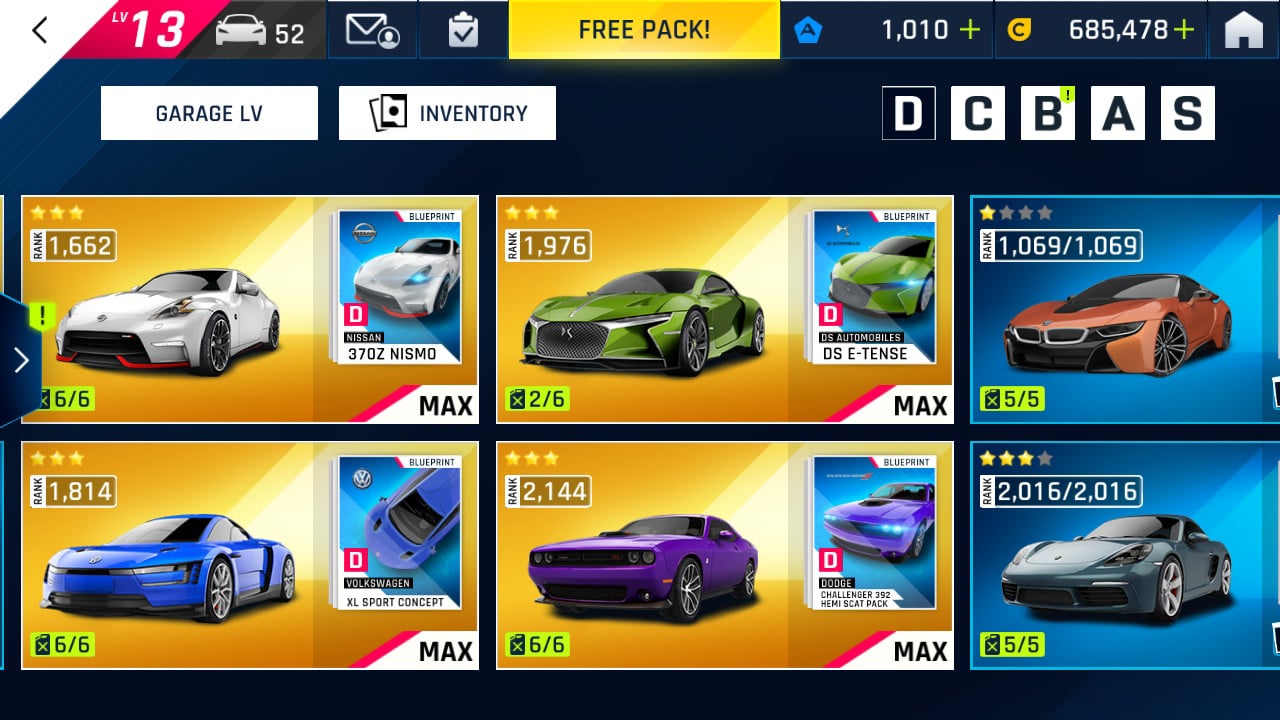Select the Nissan 370Z Nismo card
The height and width of the screenshot is (720, 1280).
click(250, 309)
